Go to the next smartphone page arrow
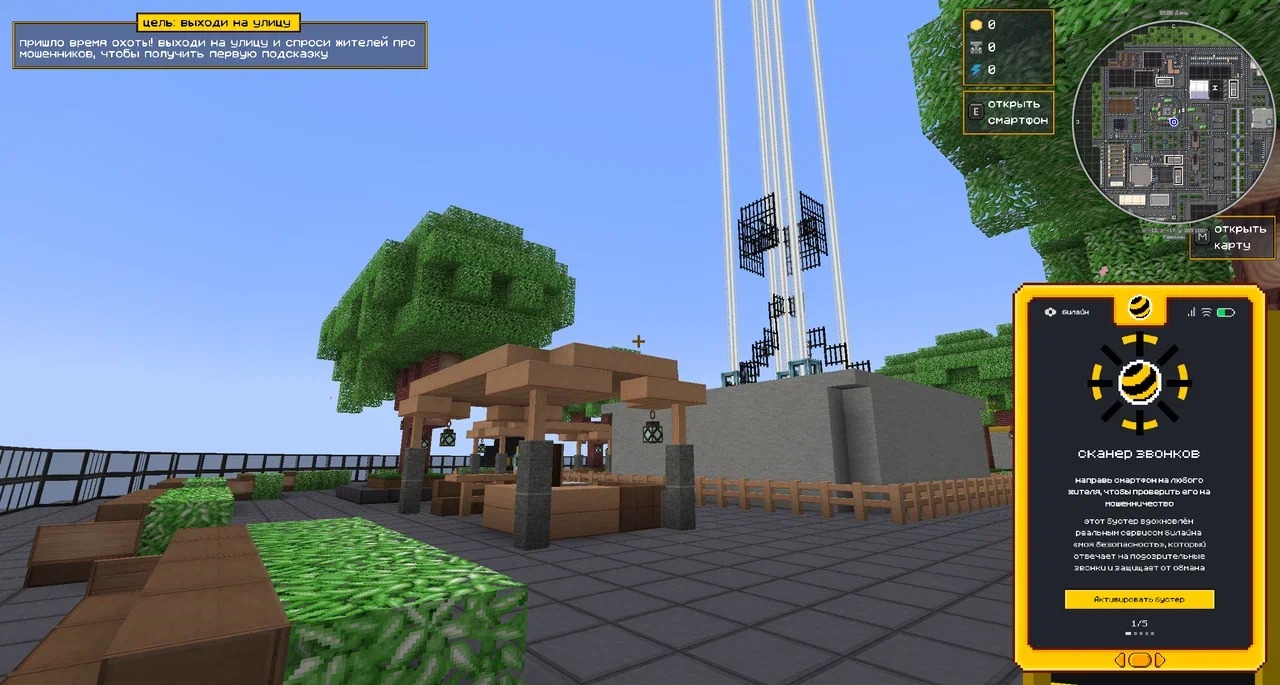Screen dimensions: 1280x685 point(1160,660)
